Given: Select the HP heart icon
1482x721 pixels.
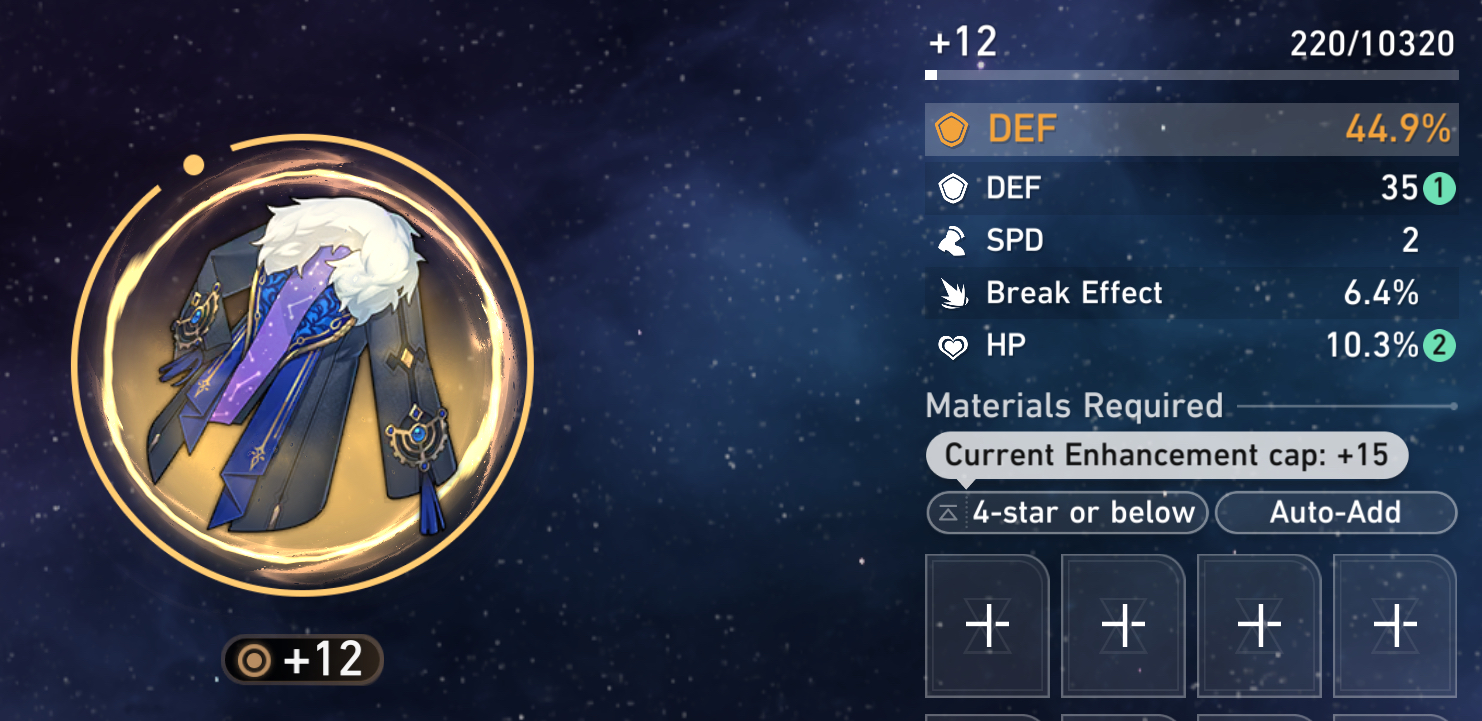Looking at the screenshot, I should (952, 345).
